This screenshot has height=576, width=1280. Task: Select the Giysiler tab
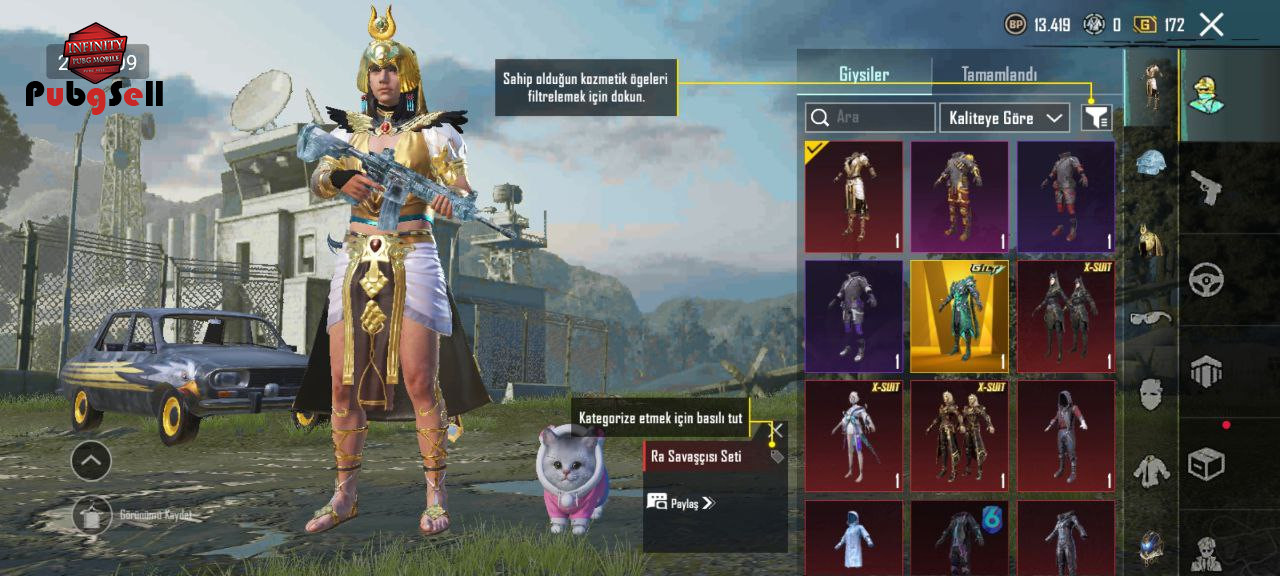tap(864, 75)
